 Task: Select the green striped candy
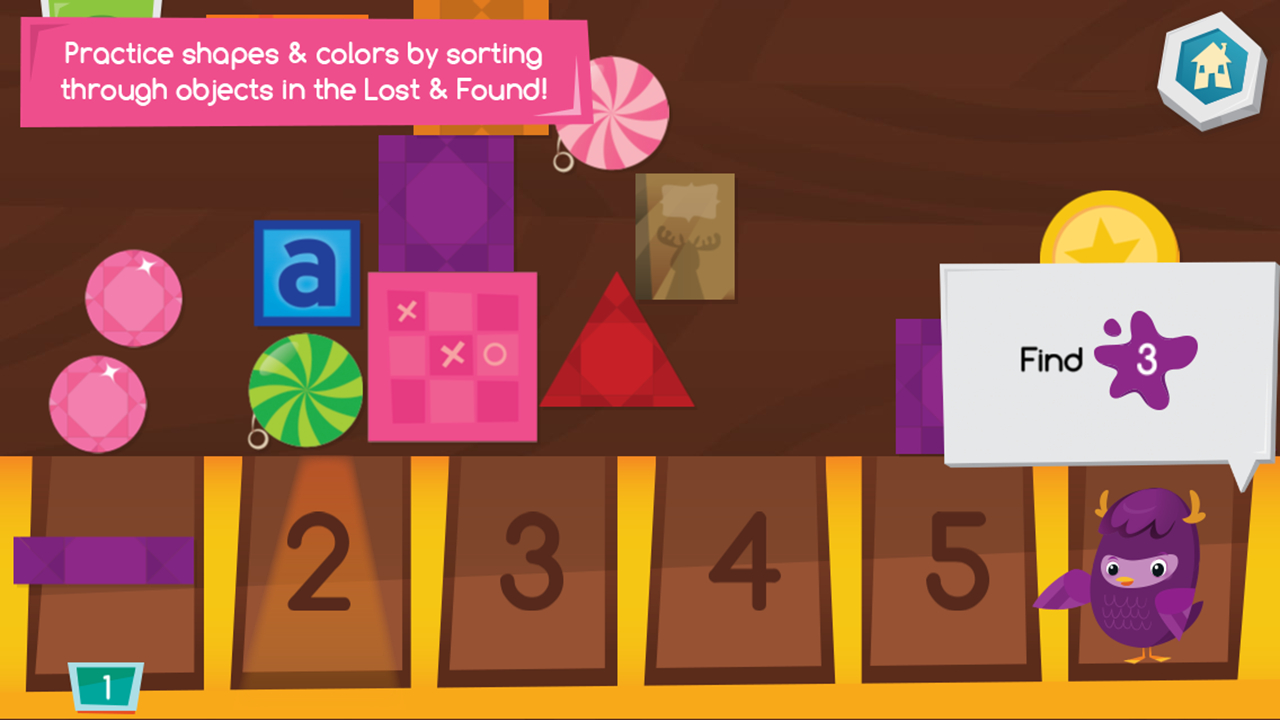(x=305, y=390)
